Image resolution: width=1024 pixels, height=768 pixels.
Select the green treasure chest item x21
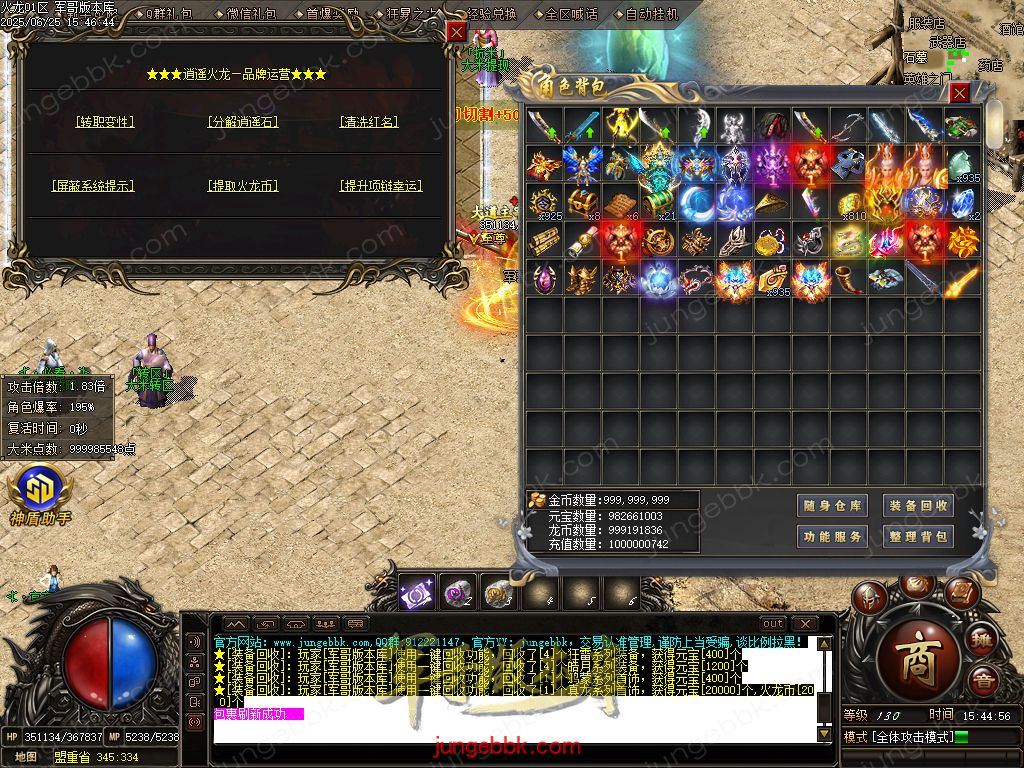[658, 203]
